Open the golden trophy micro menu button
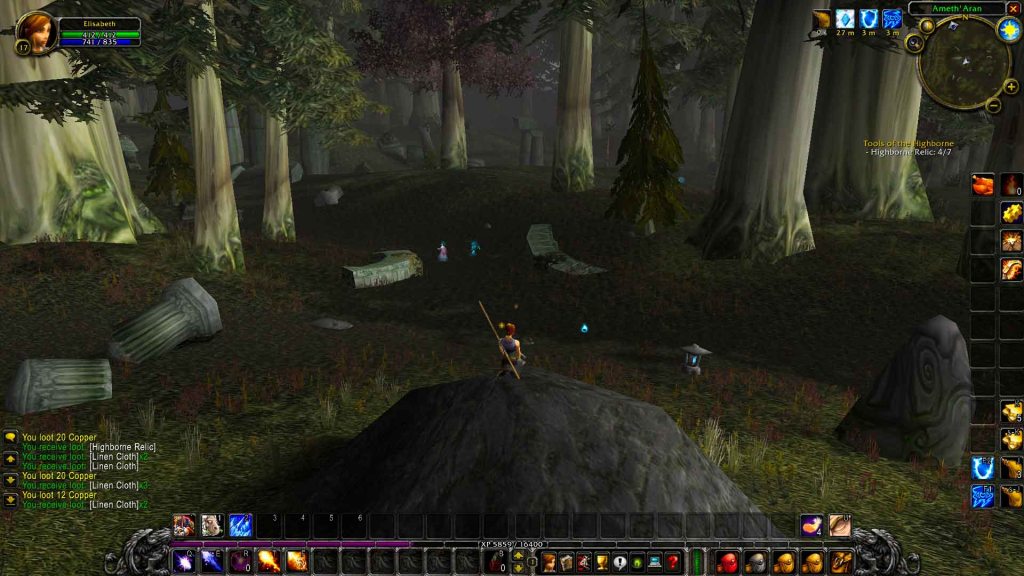Image resolution: width=1024 pixels, height=576 pixels. [602, 562]
